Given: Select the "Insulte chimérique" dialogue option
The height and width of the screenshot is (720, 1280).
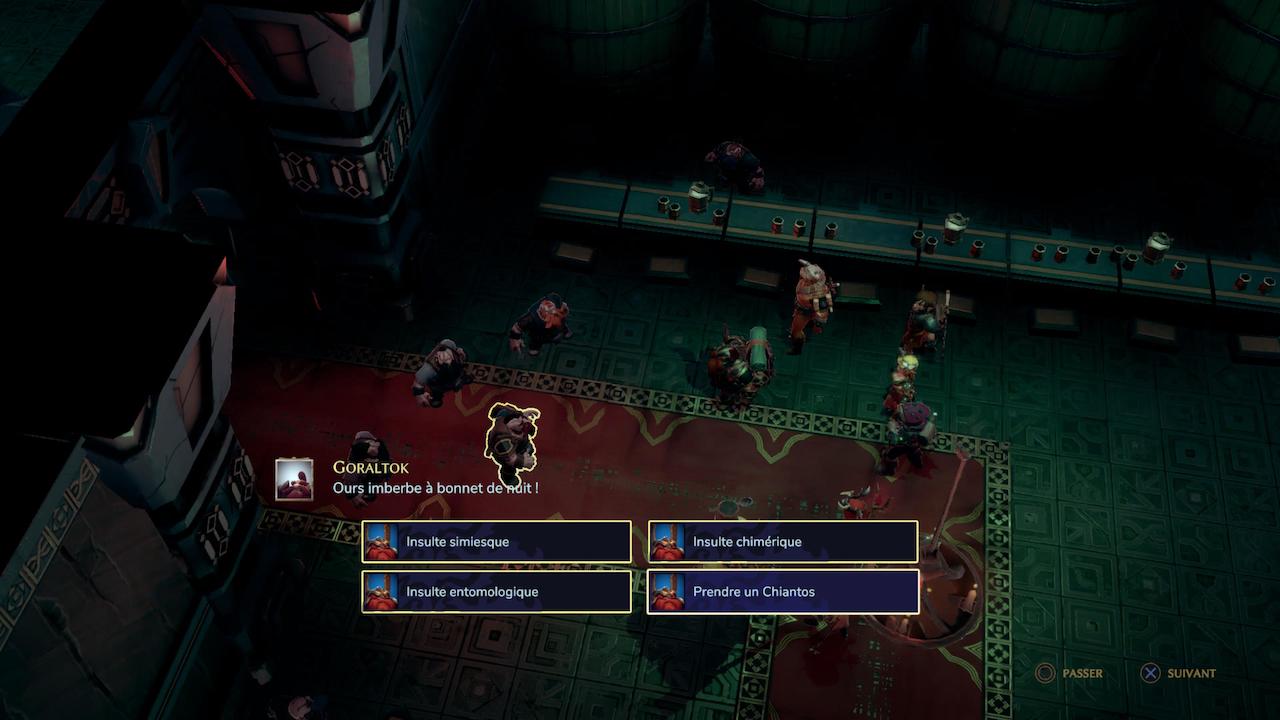Looking at the screenshot, I should coord(783,542).
